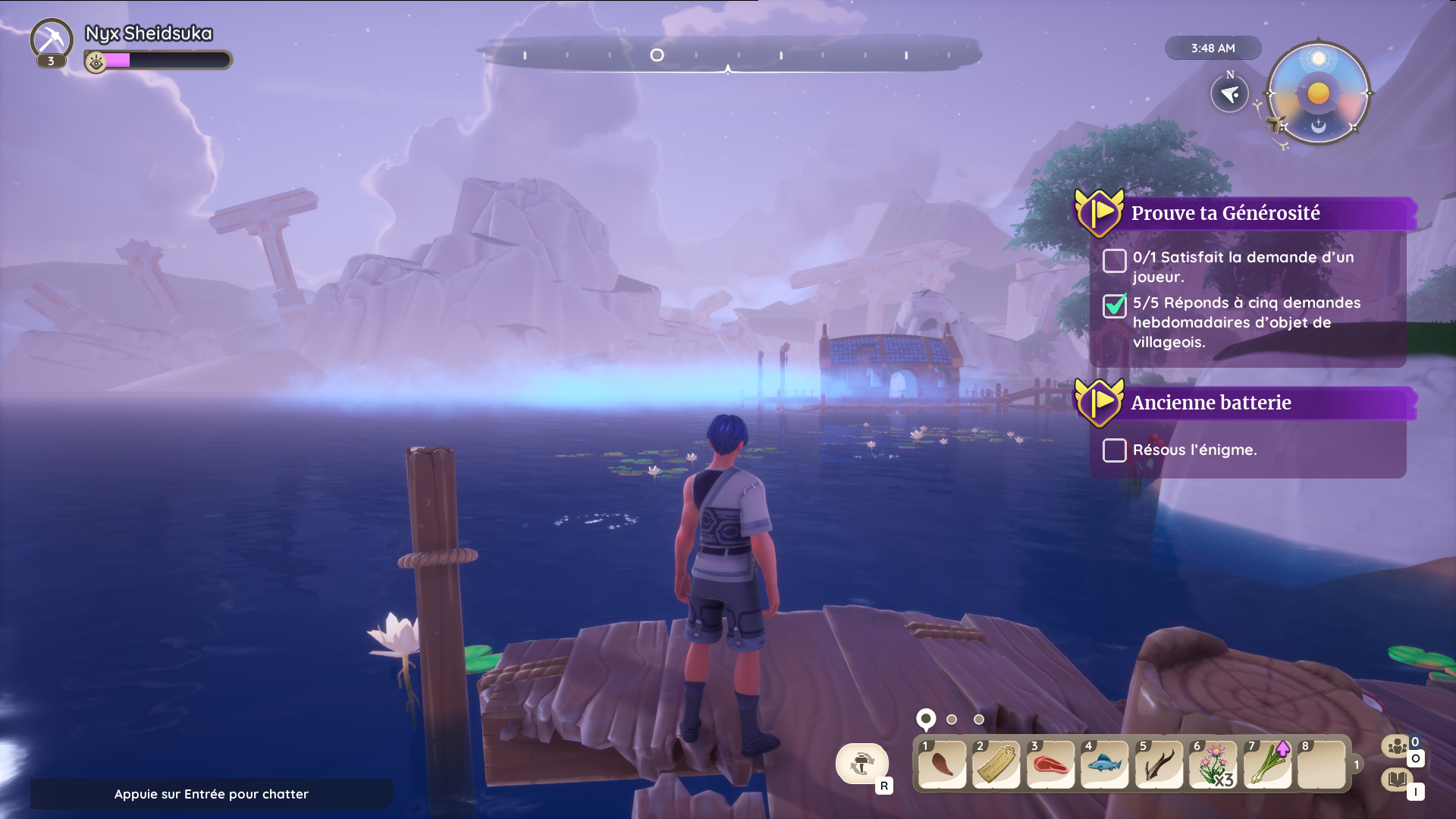Choose the blue fish in the hotbar
Viewport: 1456px width, 819px height.
click(1105, 764)
